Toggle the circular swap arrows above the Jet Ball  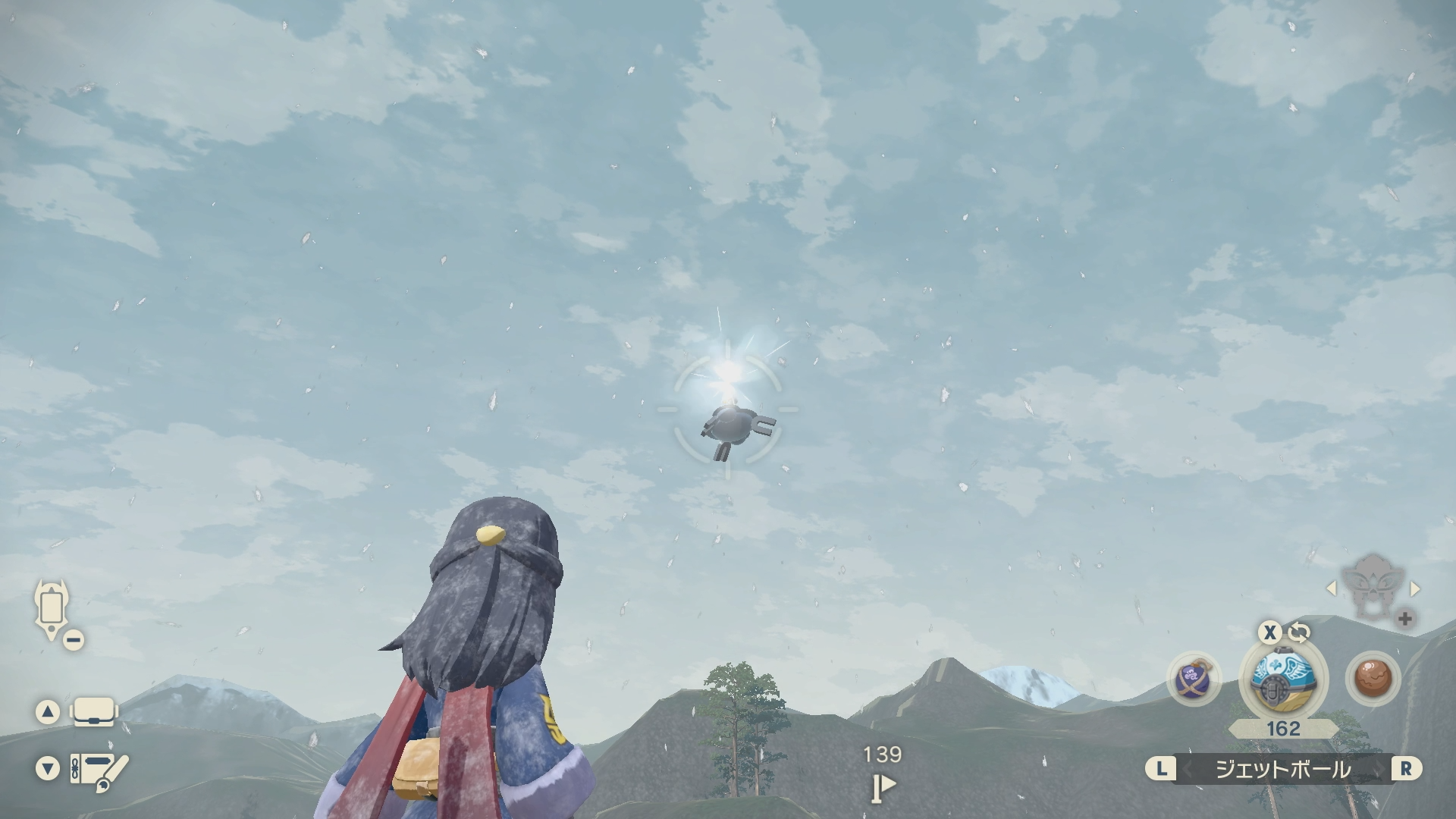point(1298,632)
